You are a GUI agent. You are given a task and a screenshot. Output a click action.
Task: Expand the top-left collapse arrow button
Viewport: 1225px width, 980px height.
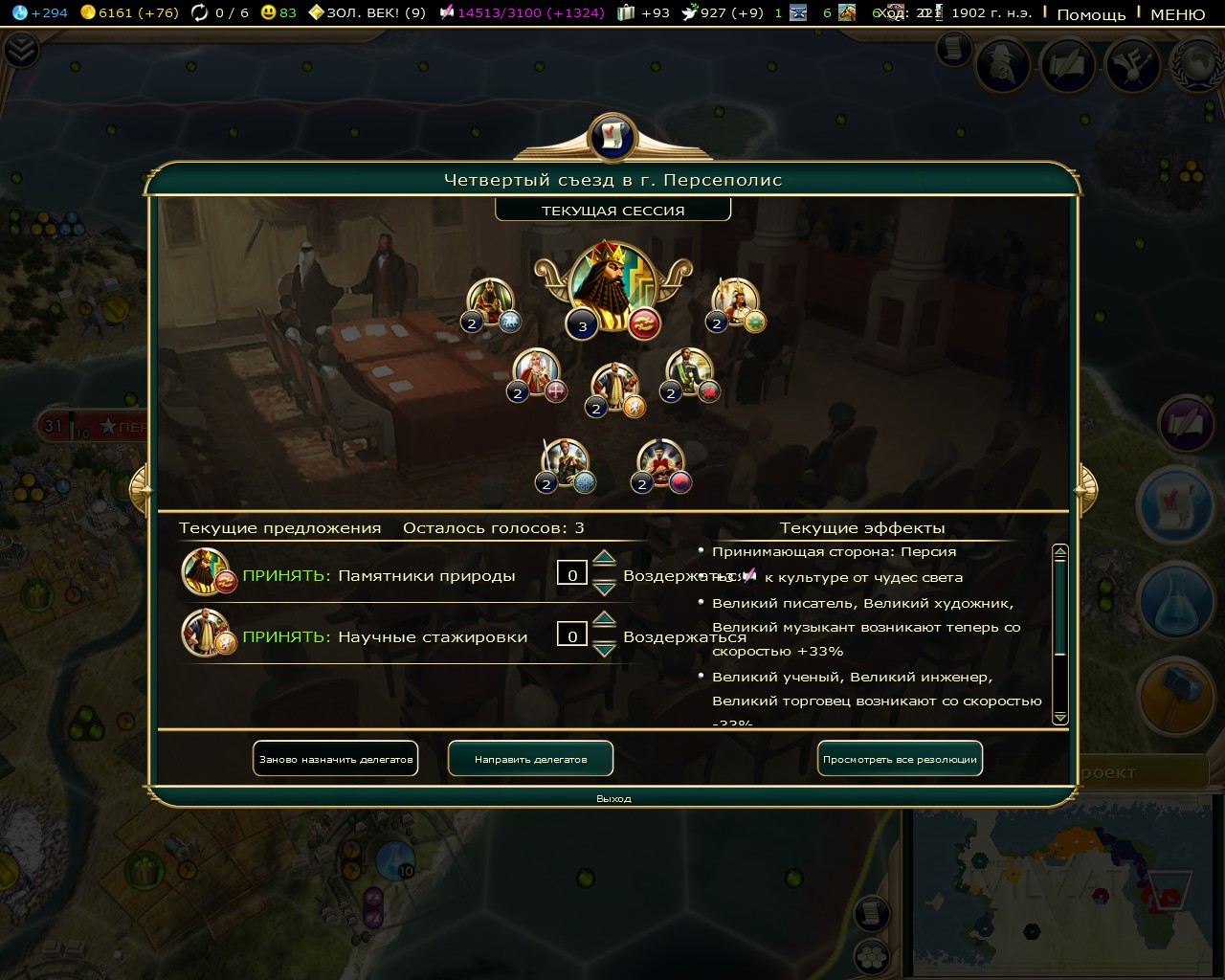(21, 50)
